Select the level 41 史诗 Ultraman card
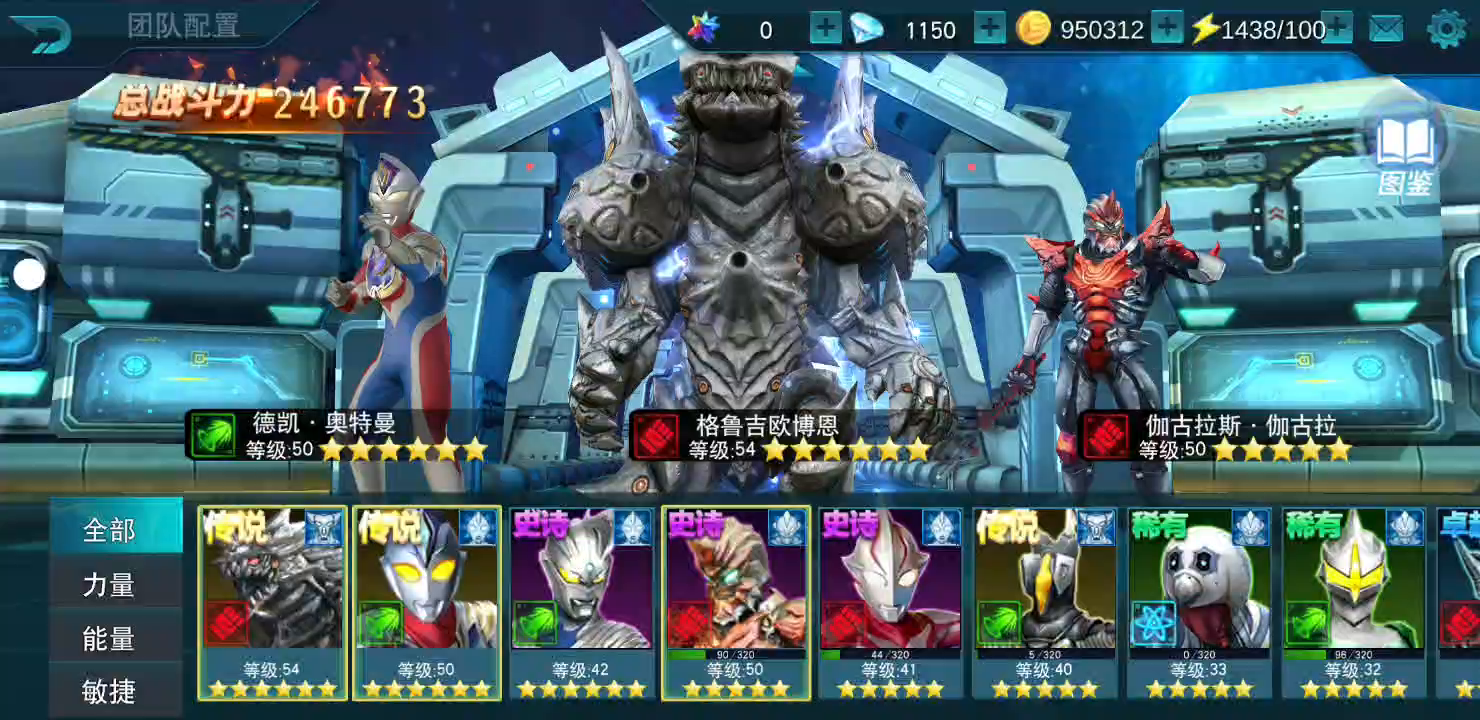This screenshot has height=720, width=1480. tap(890, 602)
